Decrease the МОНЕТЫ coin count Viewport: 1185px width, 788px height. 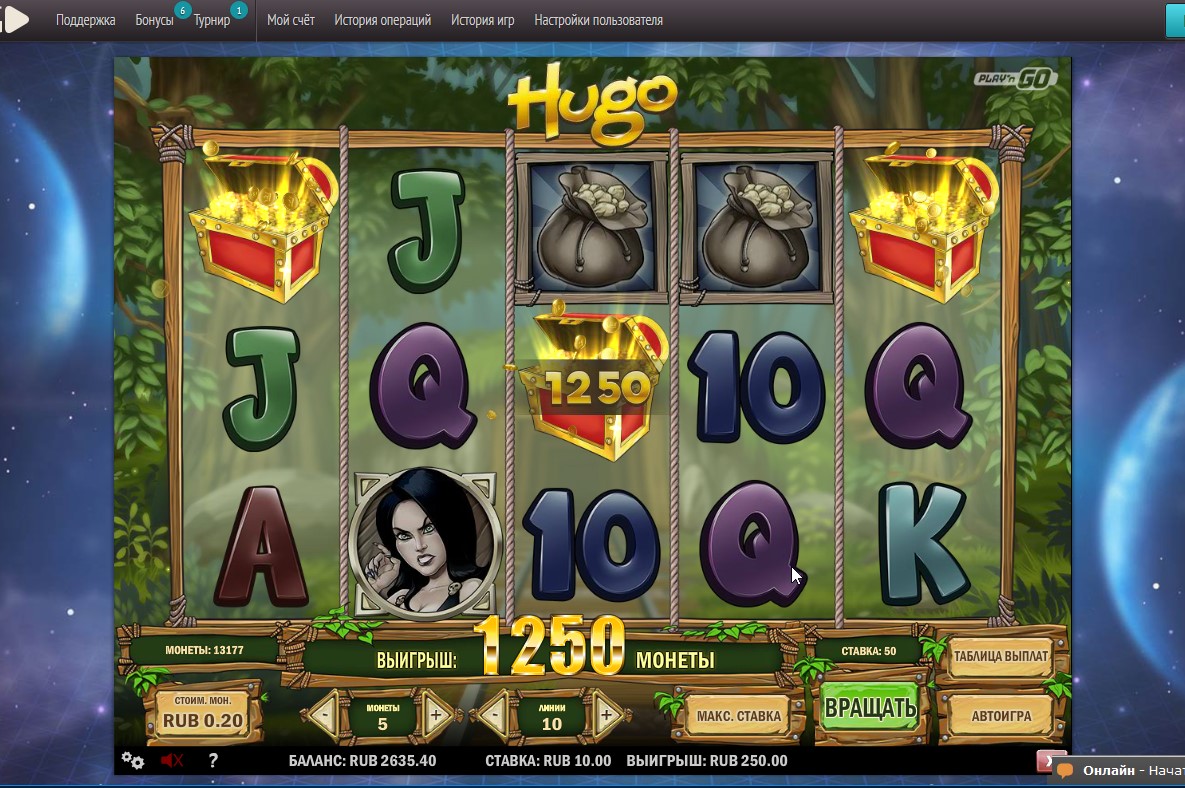tap(323, 716)
